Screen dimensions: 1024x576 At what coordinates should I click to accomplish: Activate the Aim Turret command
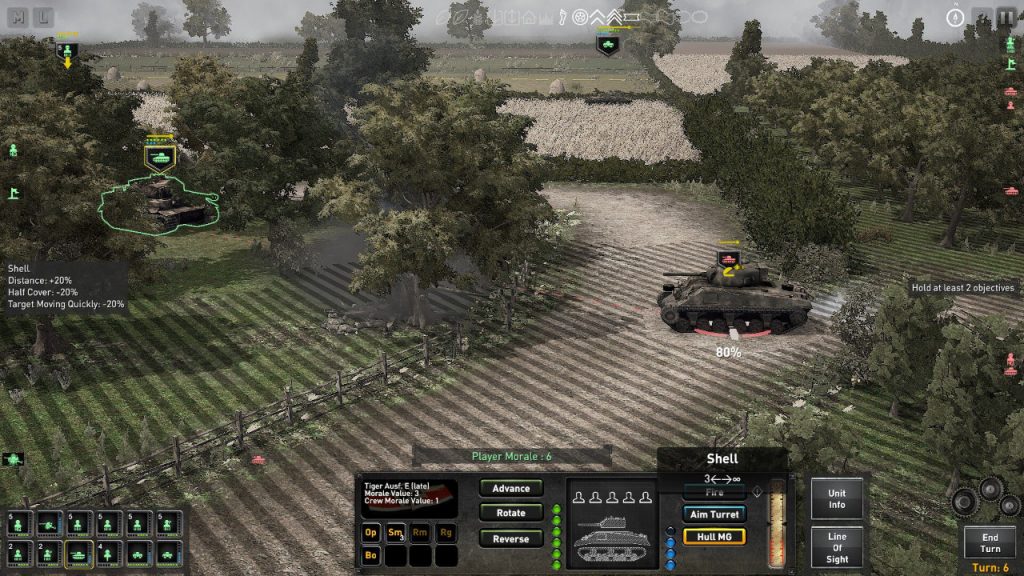coord(714,514)
